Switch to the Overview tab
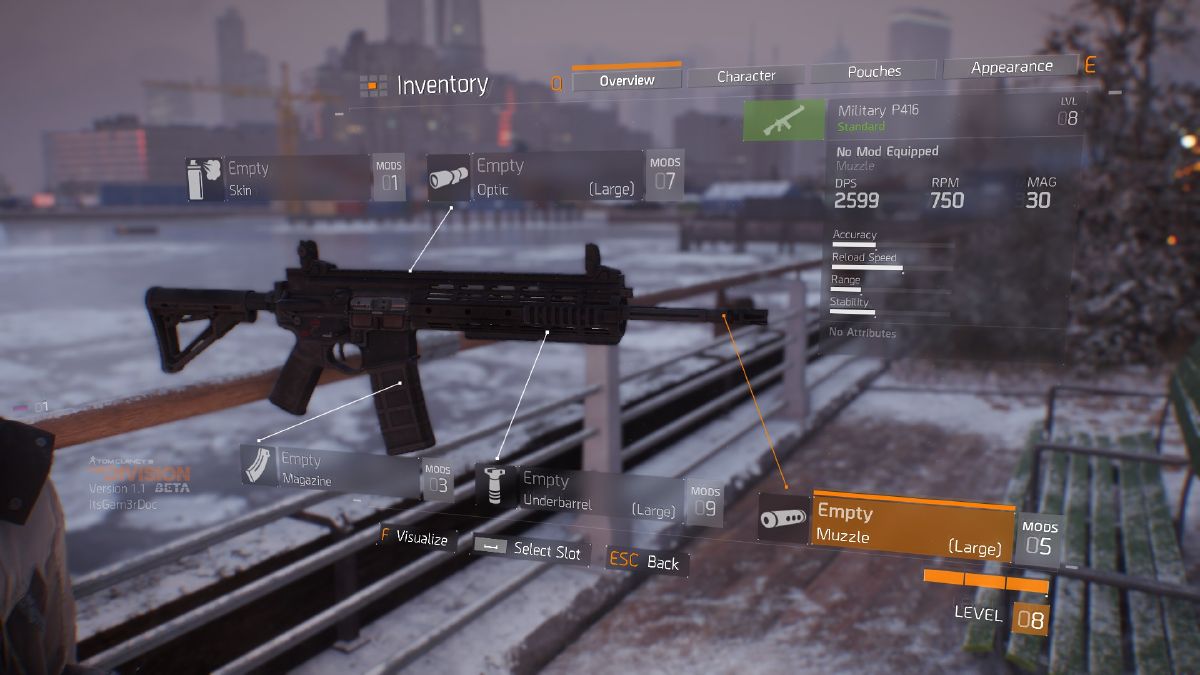Image resolution: width=1200 pixels, height=675 pixels. [627, 80]
